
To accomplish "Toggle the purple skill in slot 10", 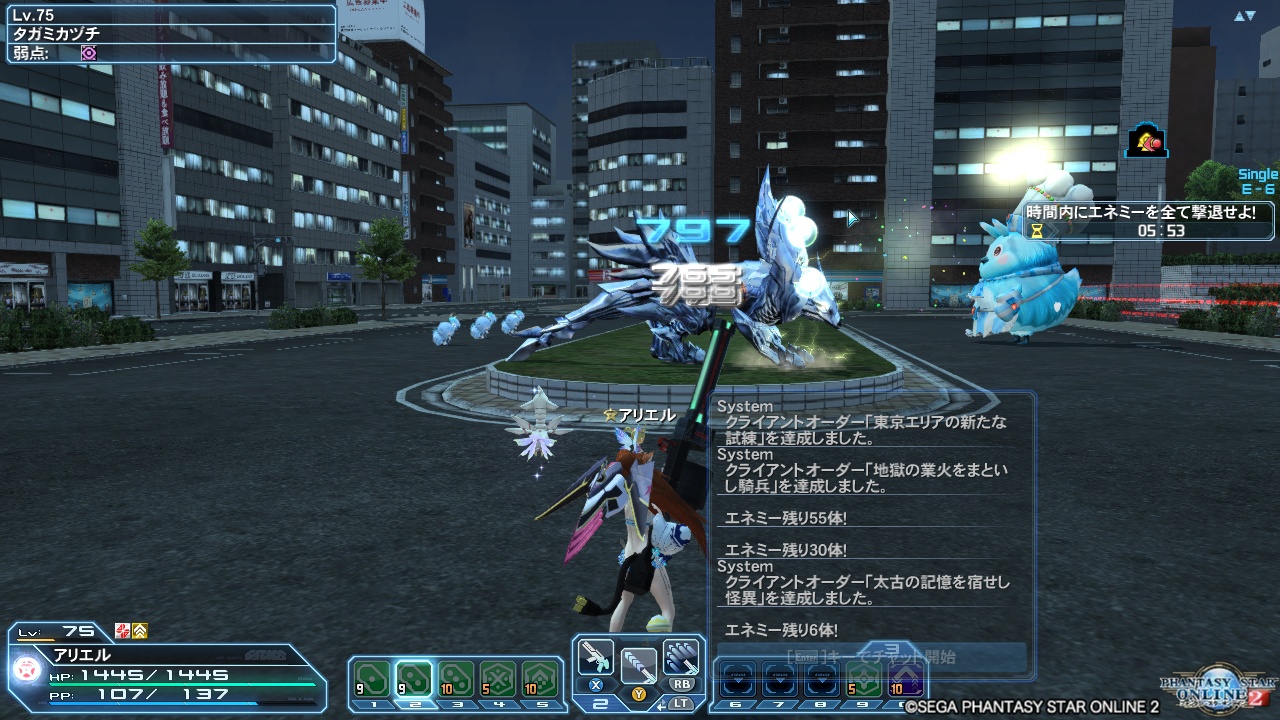I will pyautogui.click(x=905, y=678).
